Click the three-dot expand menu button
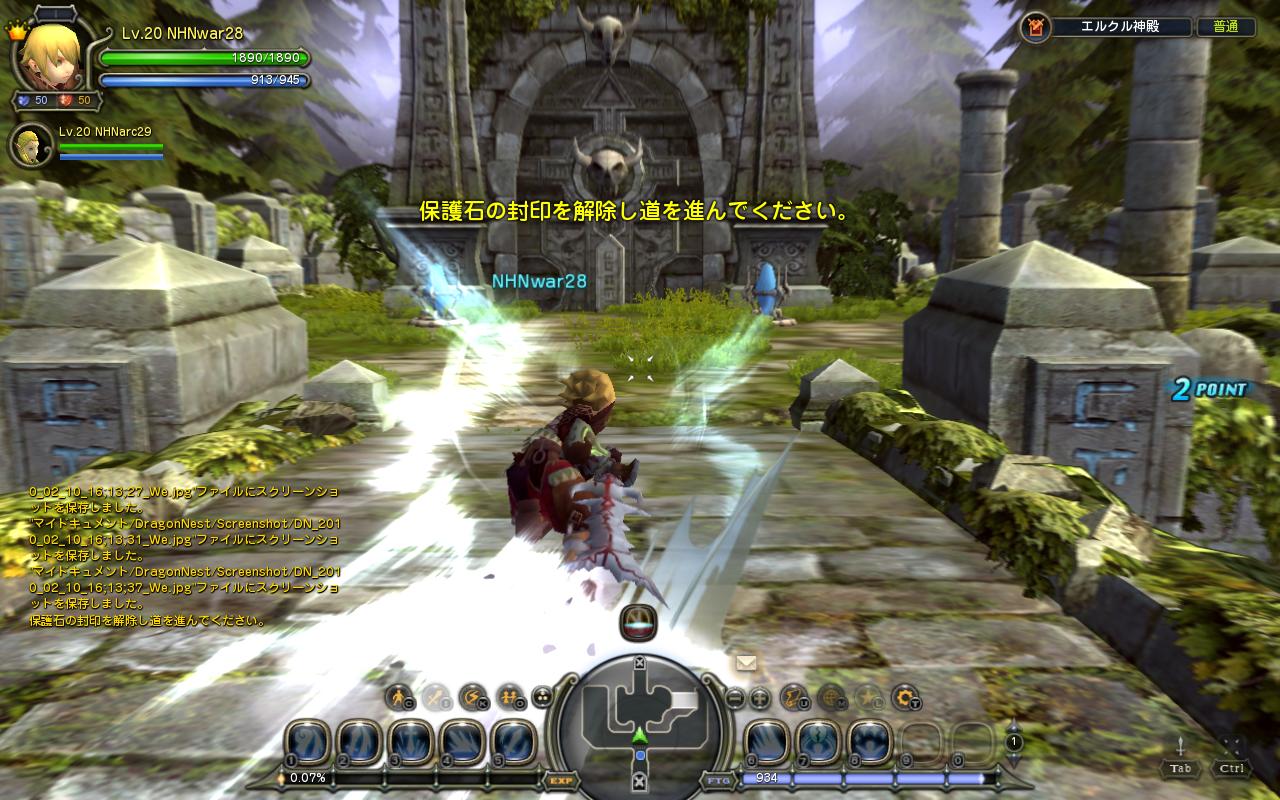This screenshot has width=1280, height=800. click(541, 697)
